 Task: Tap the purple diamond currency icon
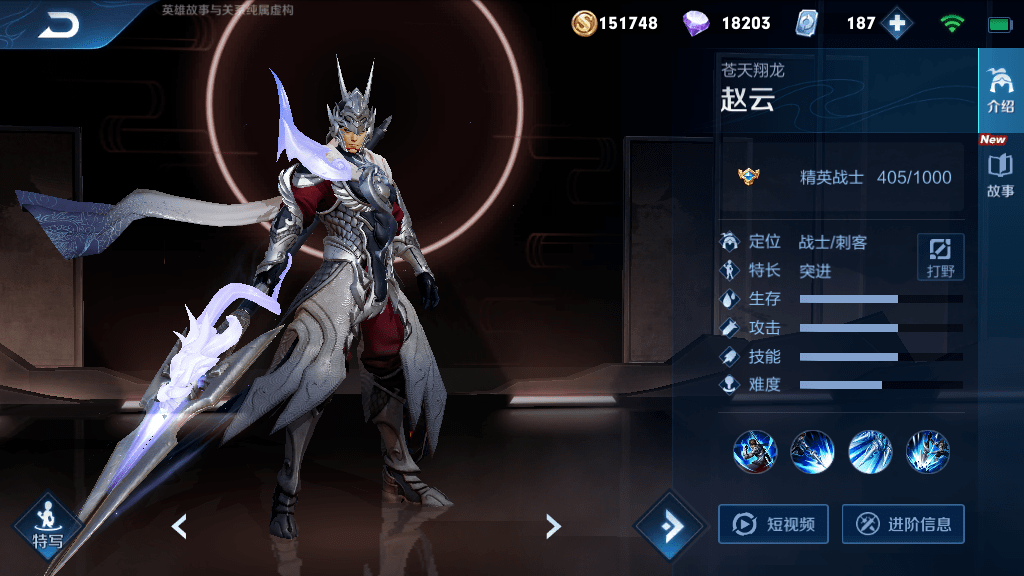[696, 23]
